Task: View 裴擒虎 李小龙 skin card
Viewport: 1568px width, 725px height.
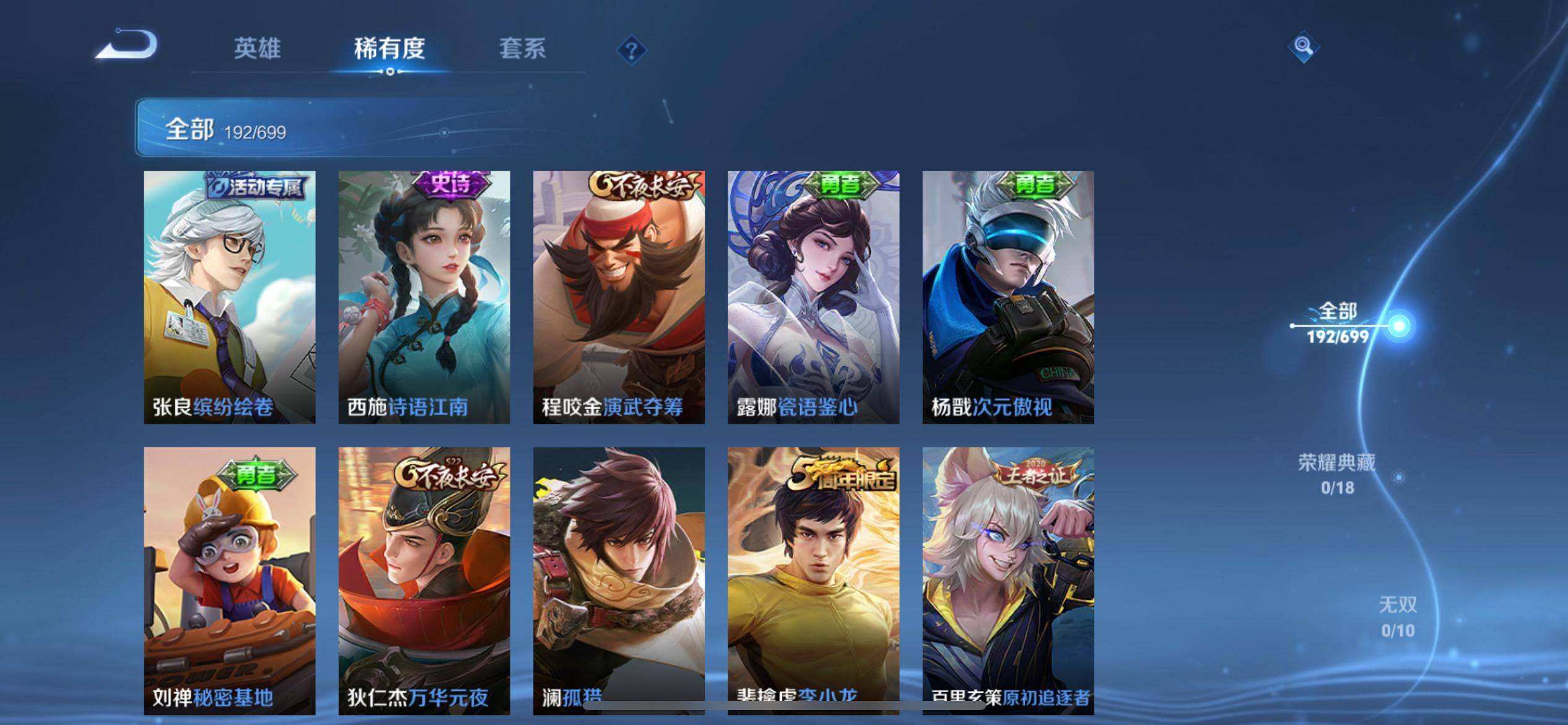Action: point(813,580)
